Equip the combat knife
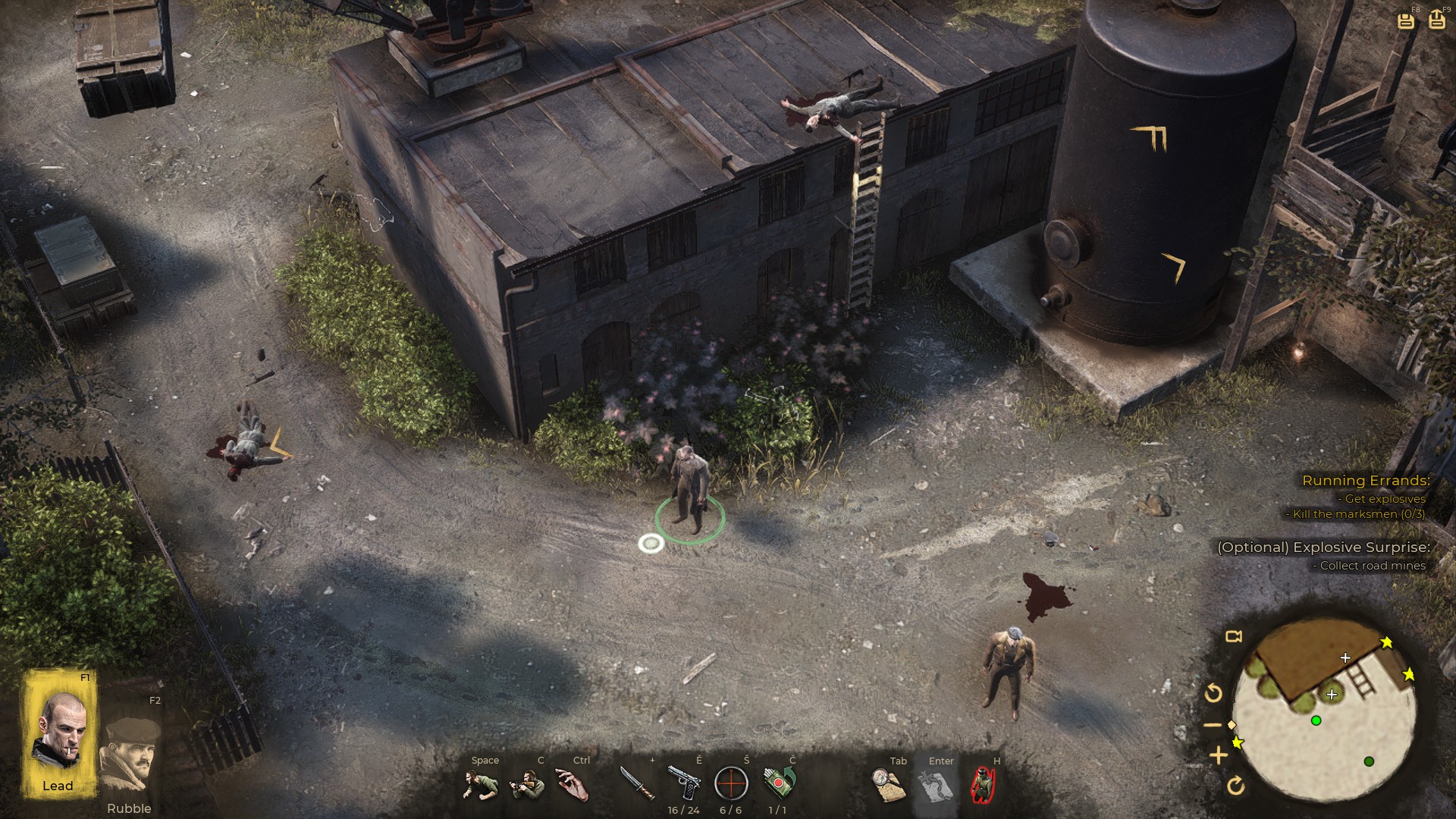 coord(637,783)
